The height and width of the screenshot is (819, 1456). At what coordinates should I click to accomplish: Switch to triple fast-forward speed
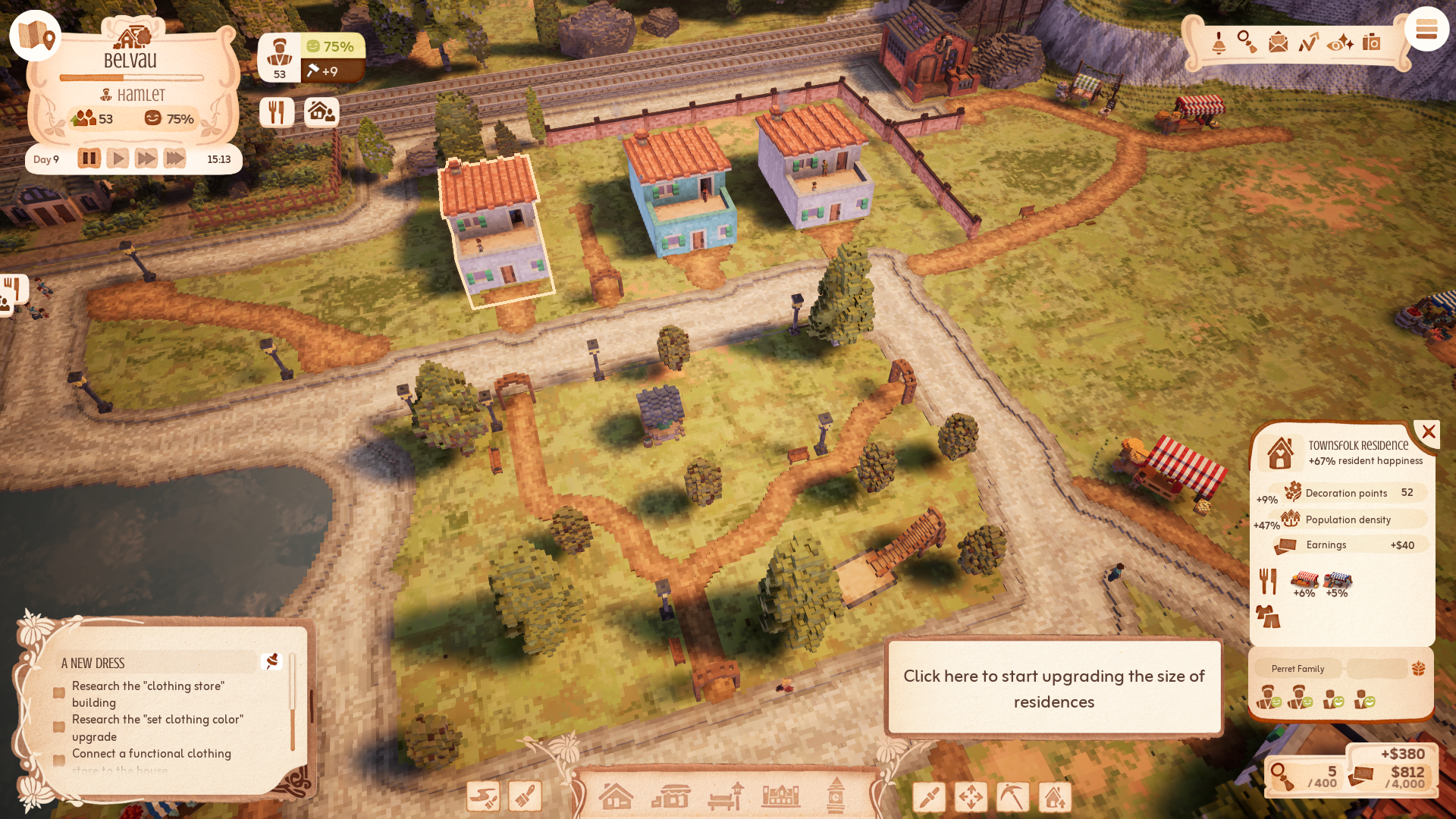[174, 158]
